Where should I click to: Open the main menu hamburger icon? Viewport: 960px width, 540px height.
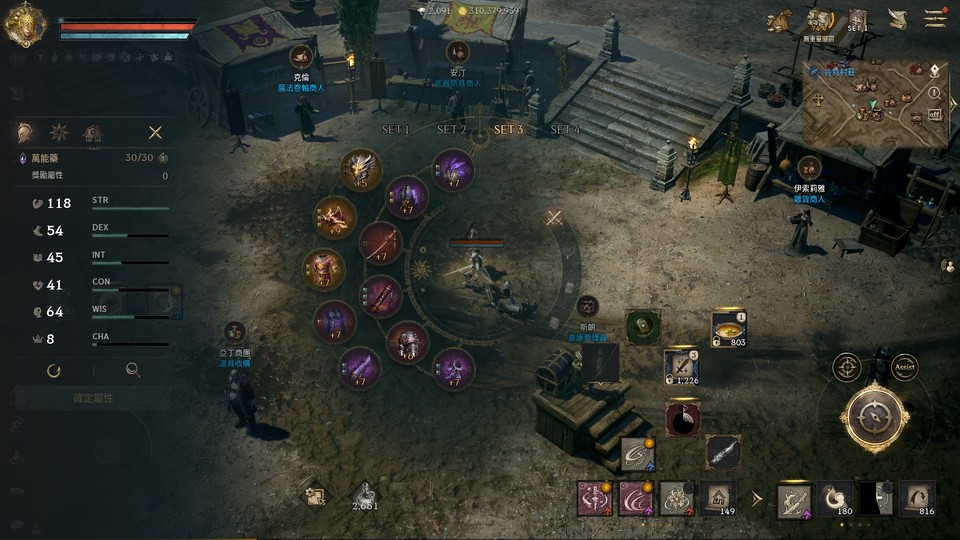pos(935,19)
